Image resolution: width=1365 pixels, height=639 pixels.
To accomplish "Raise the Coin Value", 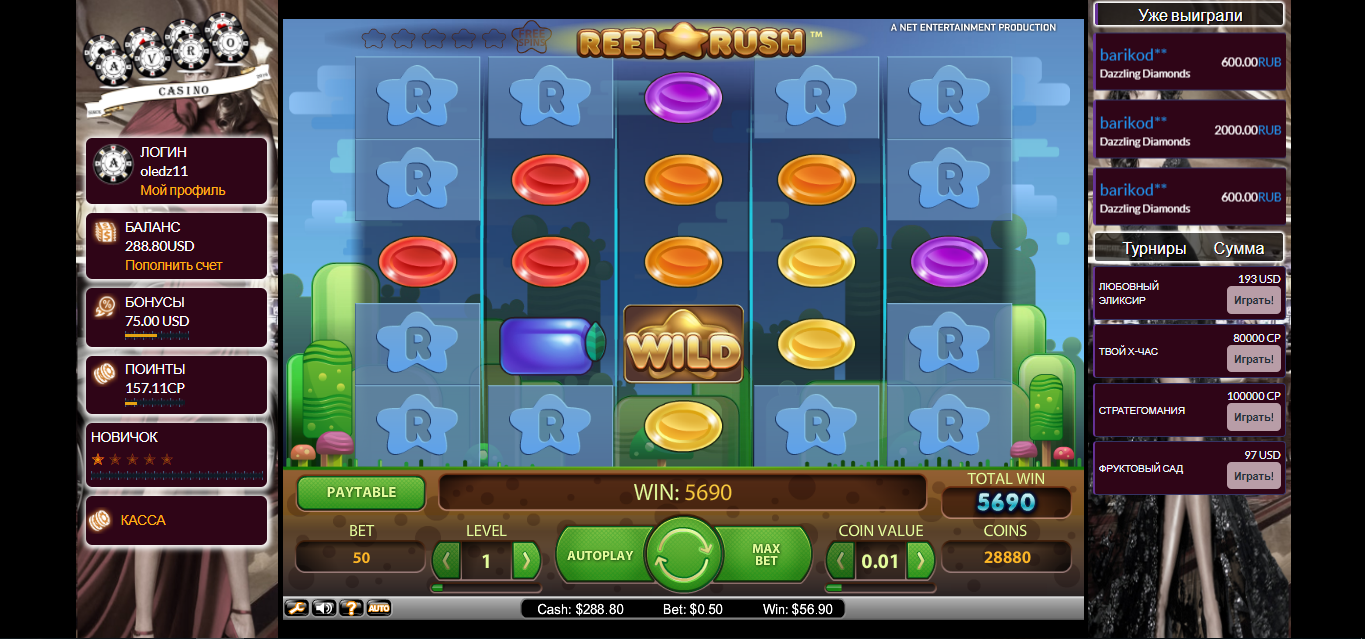I will (x=920, y=560).
